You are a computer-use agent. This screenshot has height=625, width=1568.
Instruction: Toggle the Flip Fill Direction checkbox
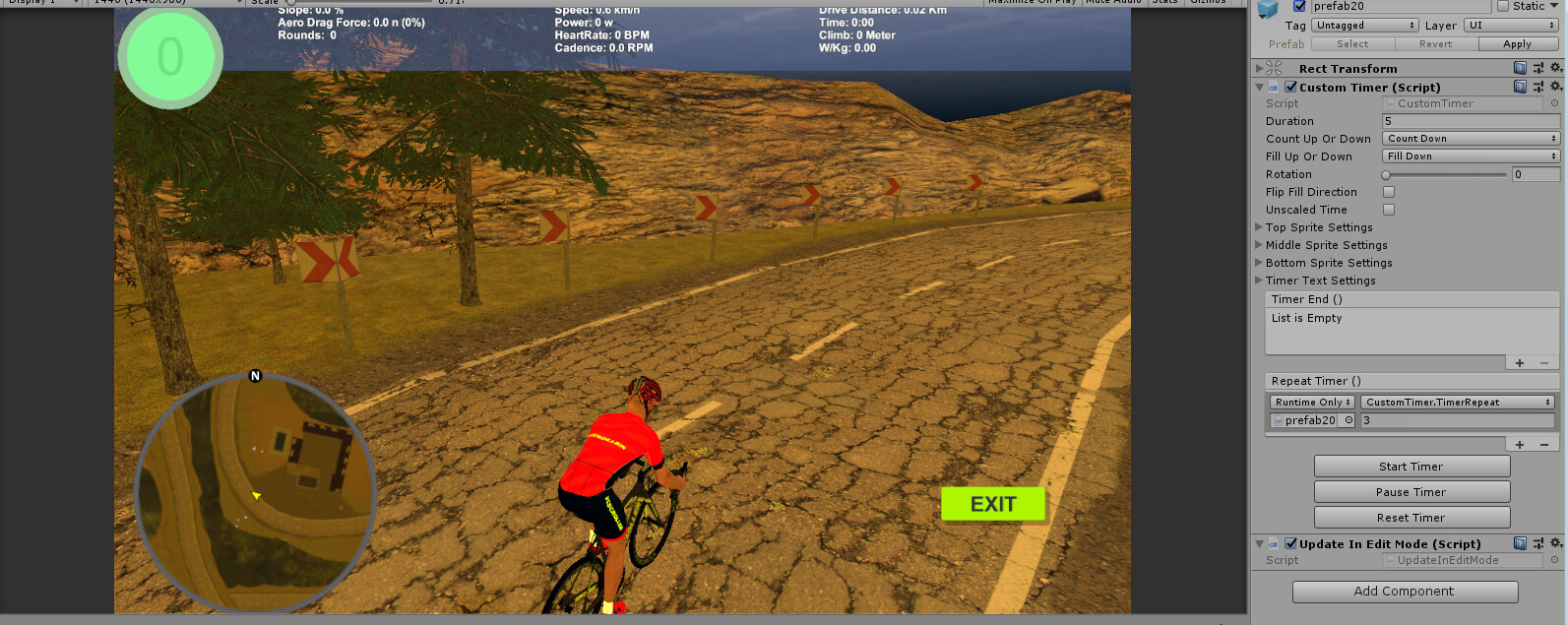click(1389, 192)
